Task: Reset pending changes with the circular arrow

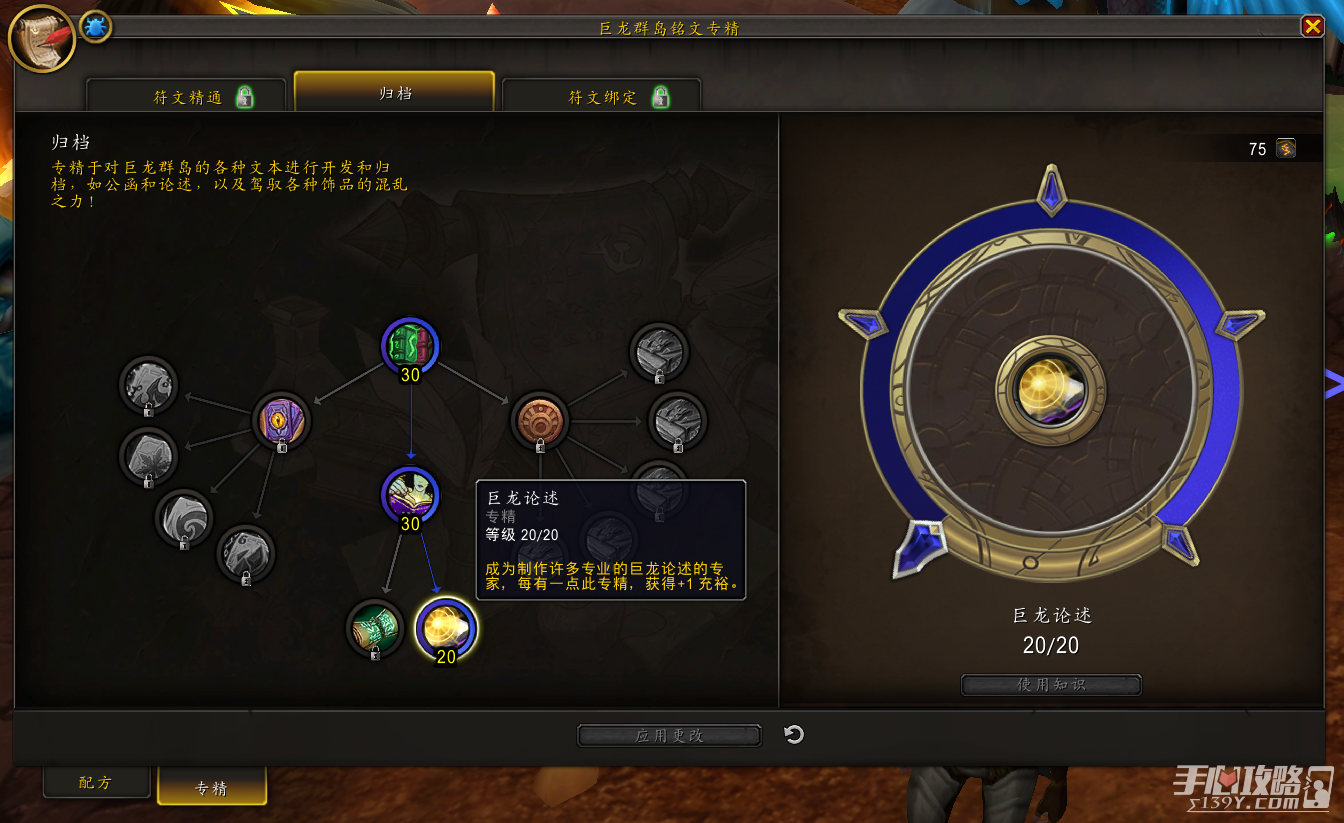Action: (x=794, y=735)
